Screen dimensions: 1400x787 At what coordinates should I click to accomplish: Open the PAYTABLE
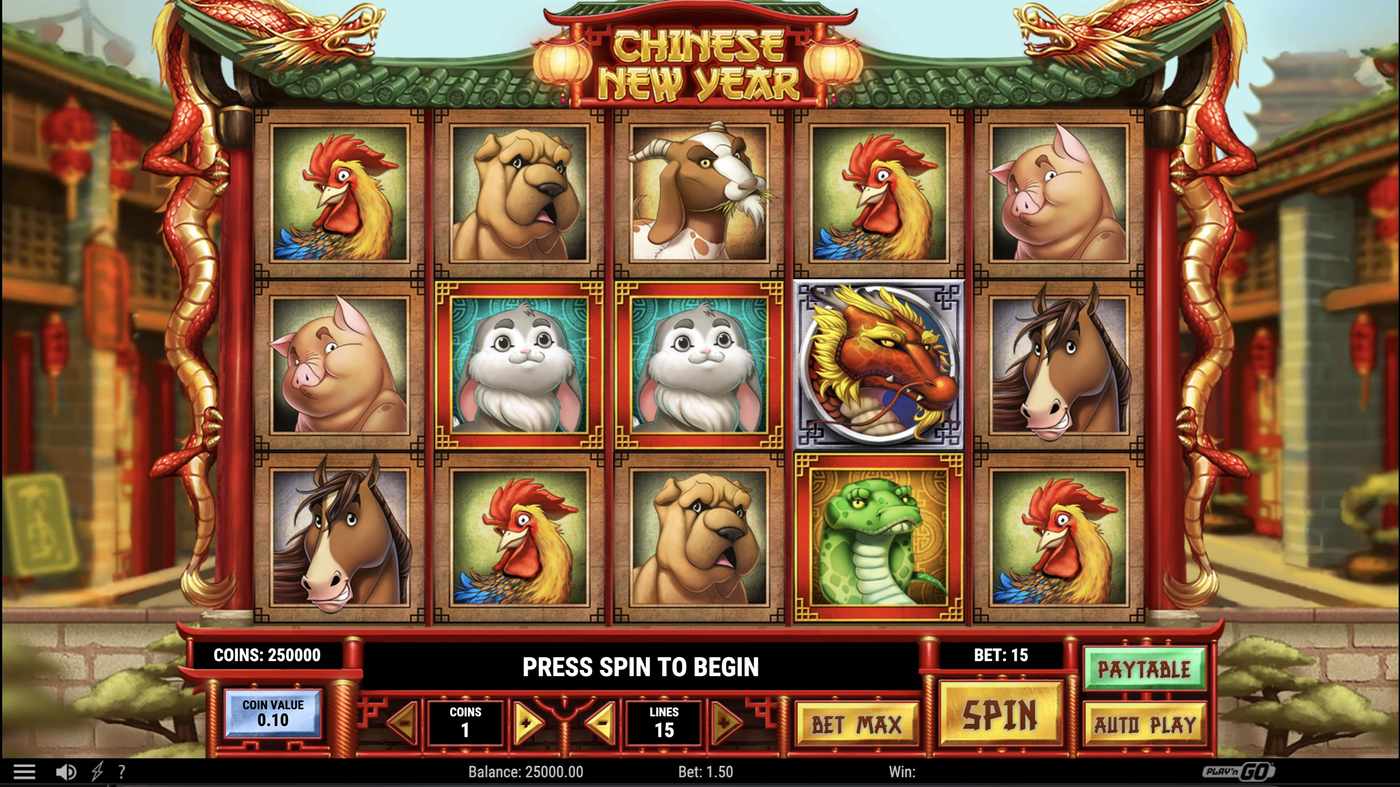1145,669
